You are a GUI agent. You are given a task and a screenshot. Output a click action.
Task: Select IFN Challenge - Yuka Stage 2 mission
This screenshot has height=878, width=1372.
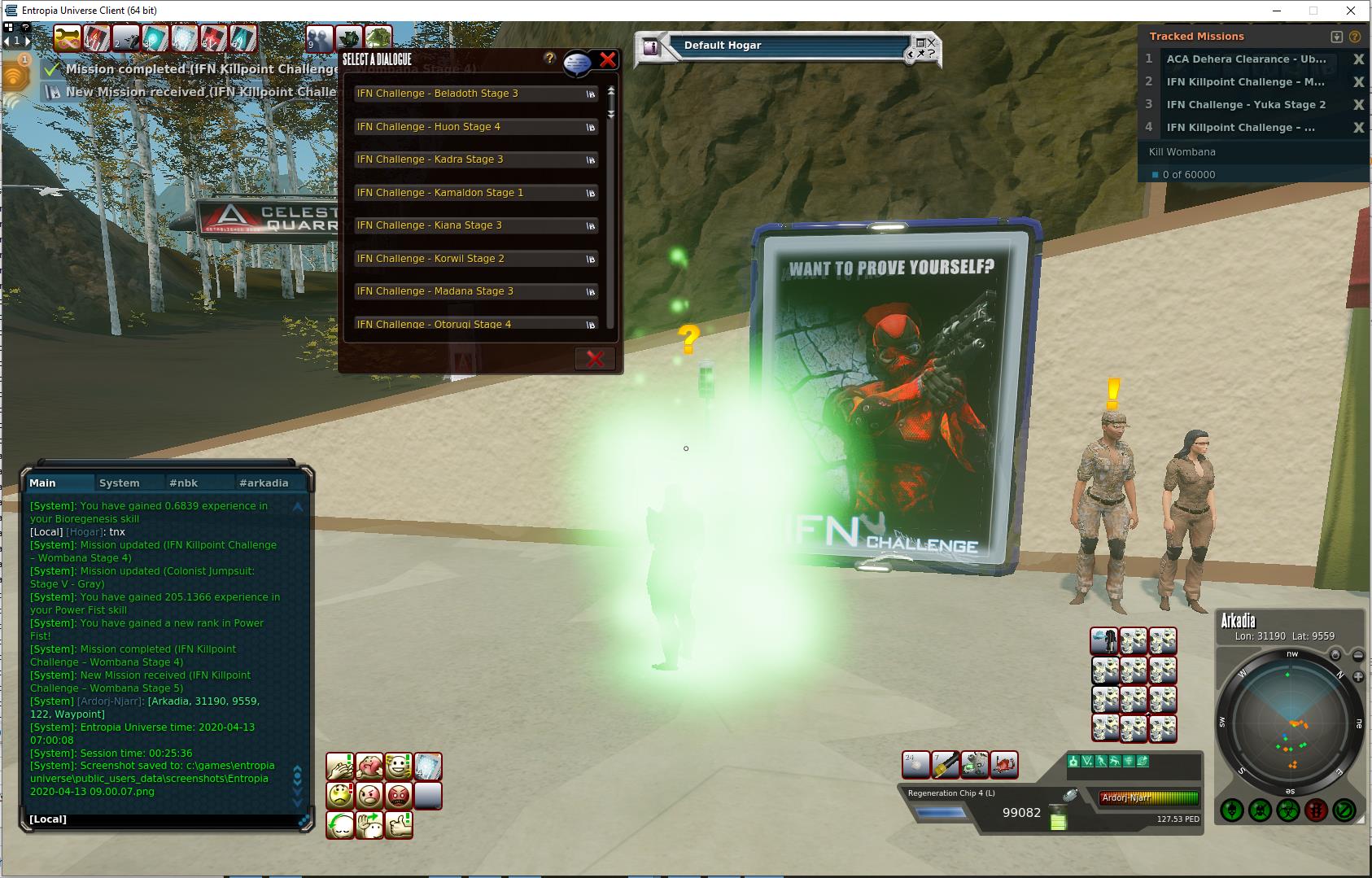pyautogui.click(x=1245, y=105)
